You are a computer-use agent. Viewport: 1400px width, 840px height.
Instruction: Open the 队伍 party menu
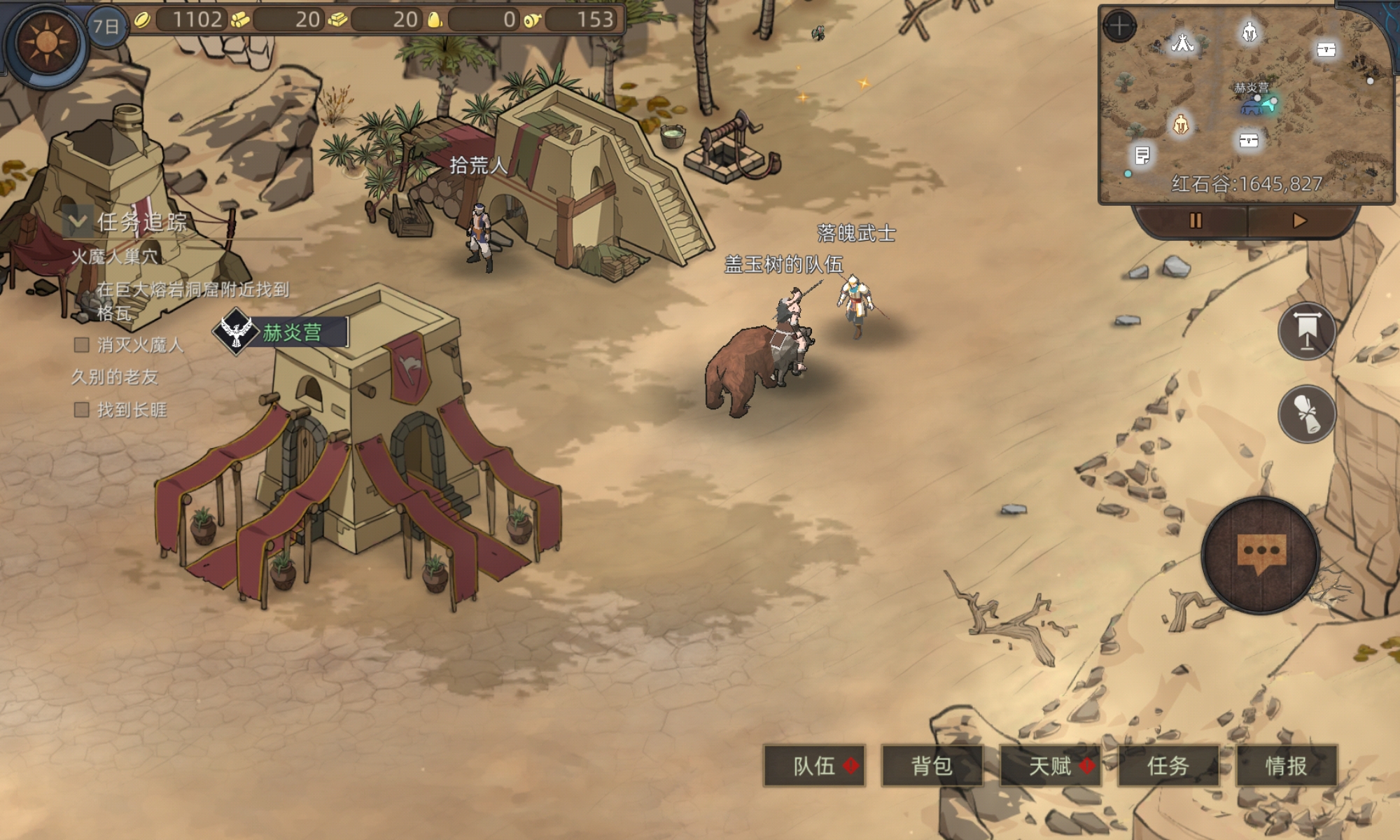click(814, 766)
